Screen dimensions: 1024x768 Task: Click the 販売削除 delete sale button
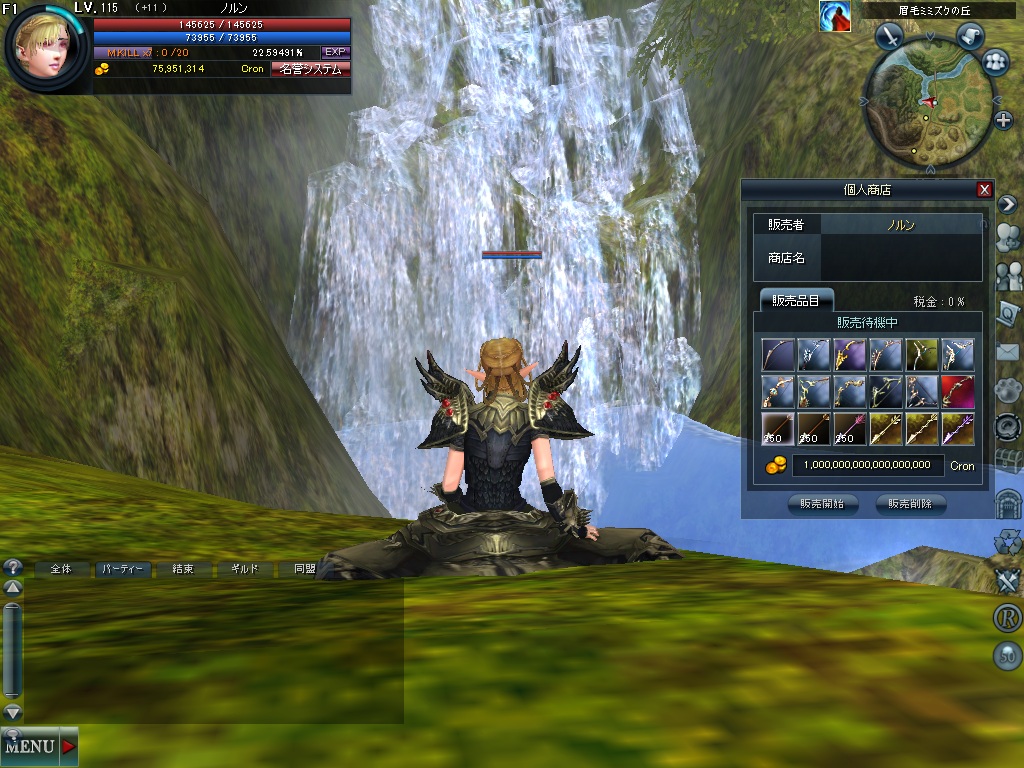click(910, 504)
